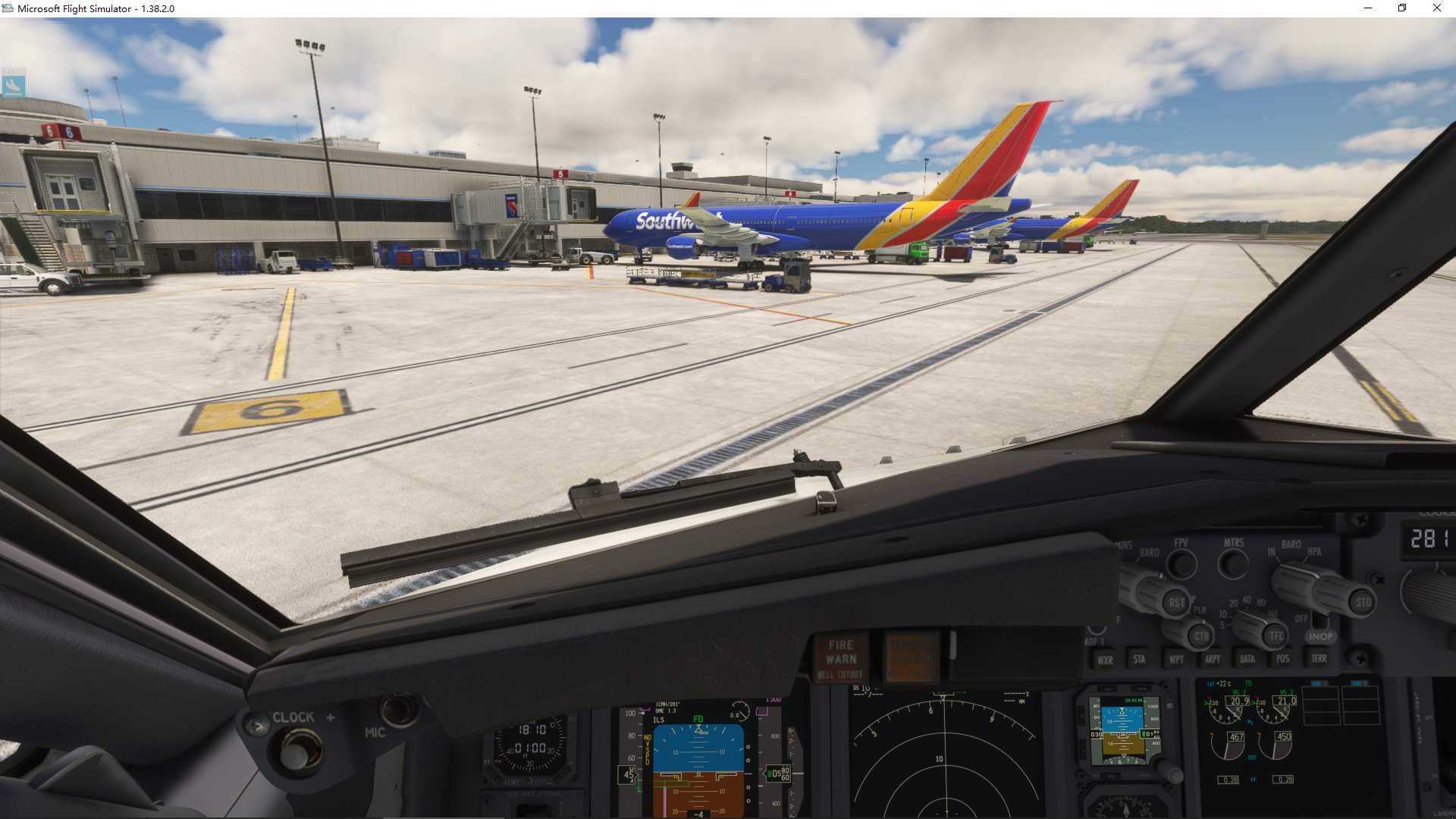Activate the STA map button
Screen dimensions: 1456x819
point(1139,659)
